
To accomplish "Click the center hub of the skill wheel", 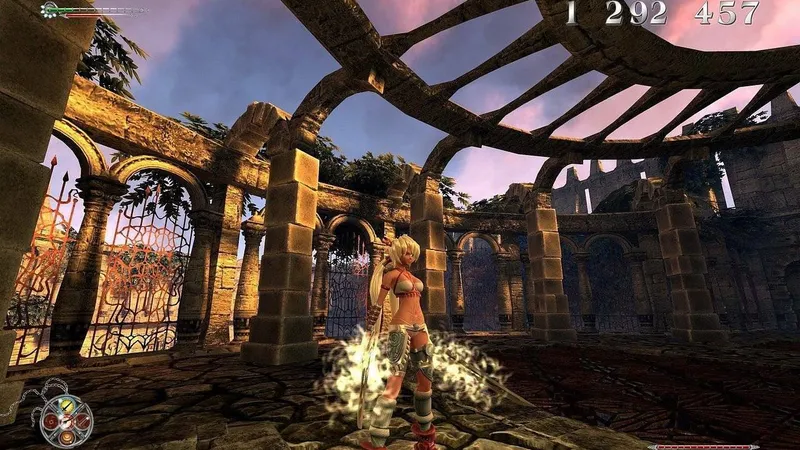I will pyautogui.click(x=67, y=422).
